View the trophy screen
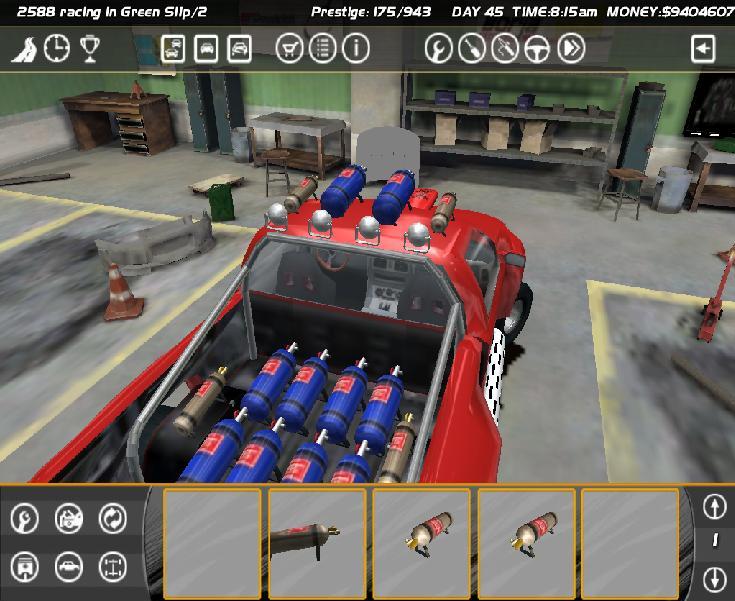735x601 pixels. 90,48
